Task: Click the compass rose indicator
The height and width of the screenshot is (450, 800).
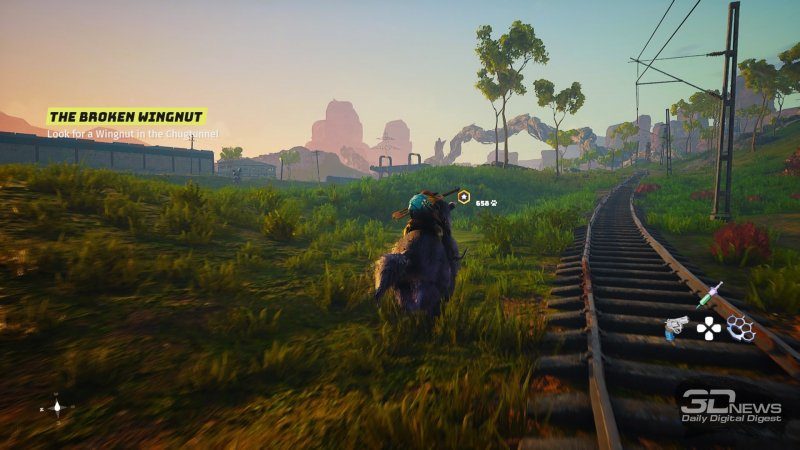Action: pos(57,407)
